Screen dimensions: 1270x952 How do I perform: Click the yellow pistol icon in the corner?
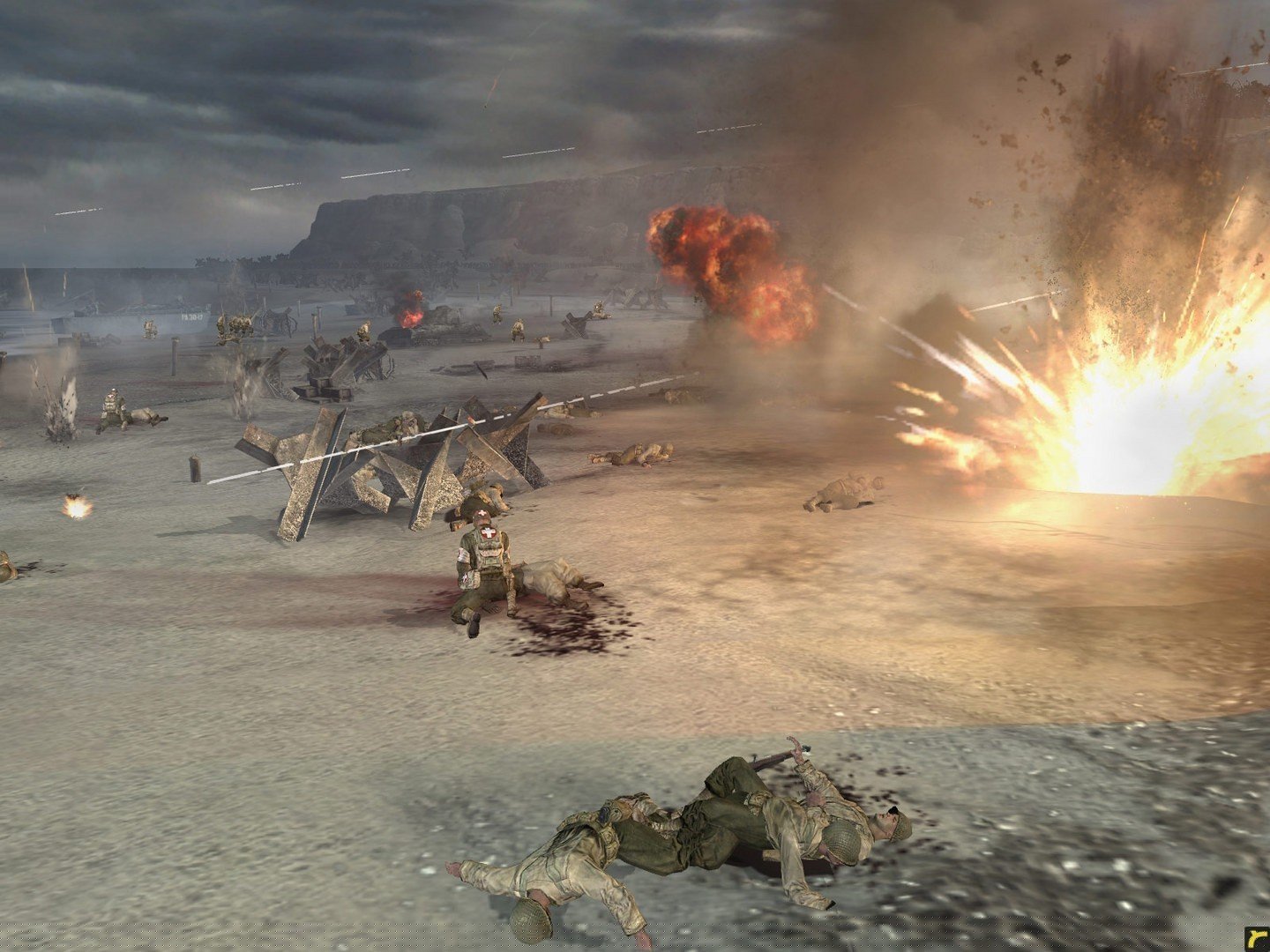pyautogui.click(x=1257, y=938)
